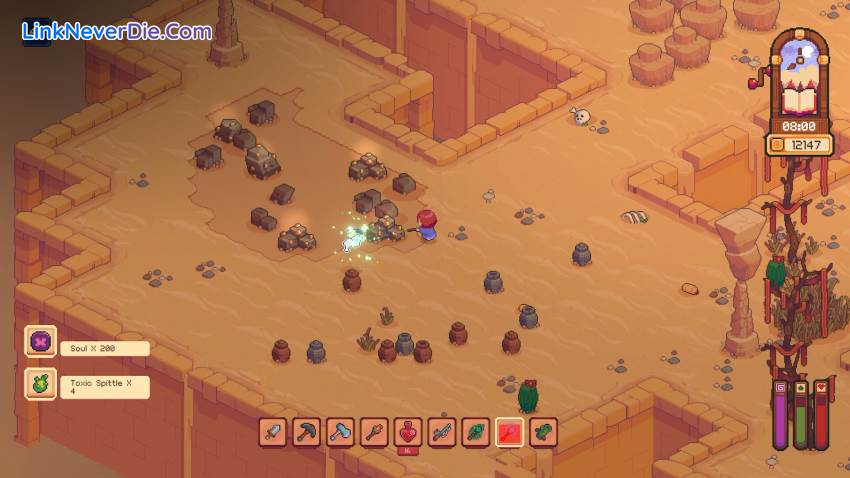Select the sword in the hotbar
The image size is (850, 478).
click(x=273, y=432)
